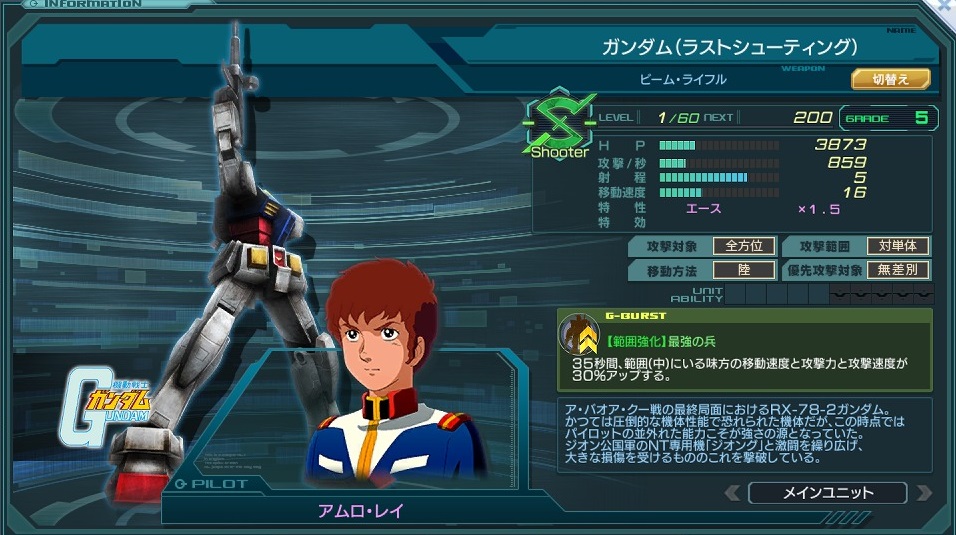Click the 切替え weapon switch button
Screen dimensions: 956x535
click(x=890, y=79)
